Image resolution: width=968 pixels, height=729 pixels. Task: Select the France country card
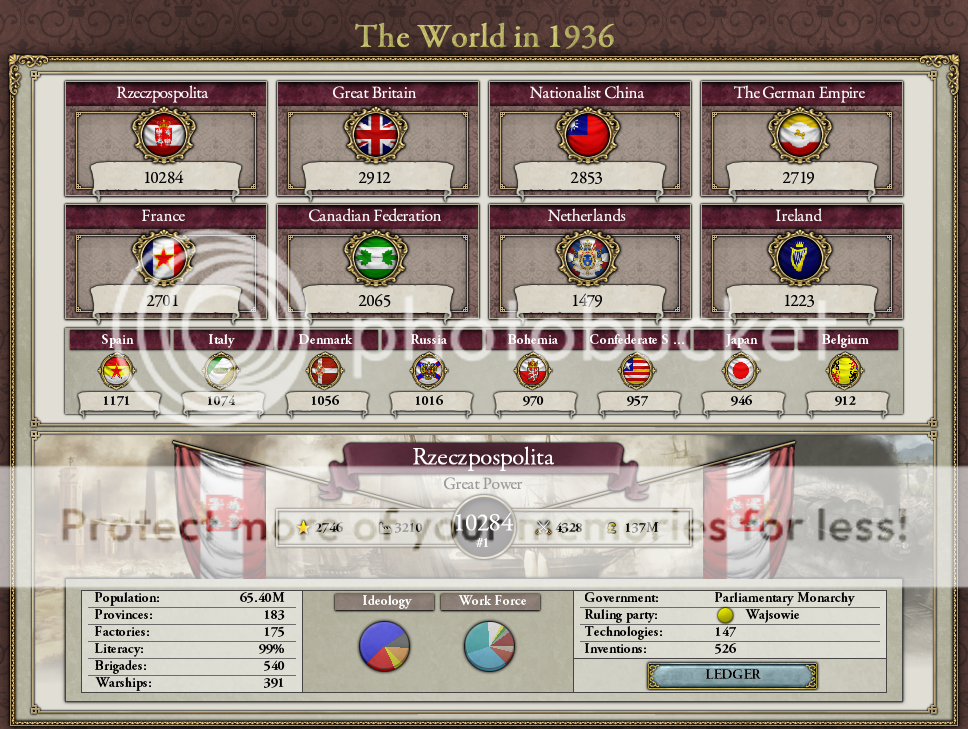pos(163,258)
